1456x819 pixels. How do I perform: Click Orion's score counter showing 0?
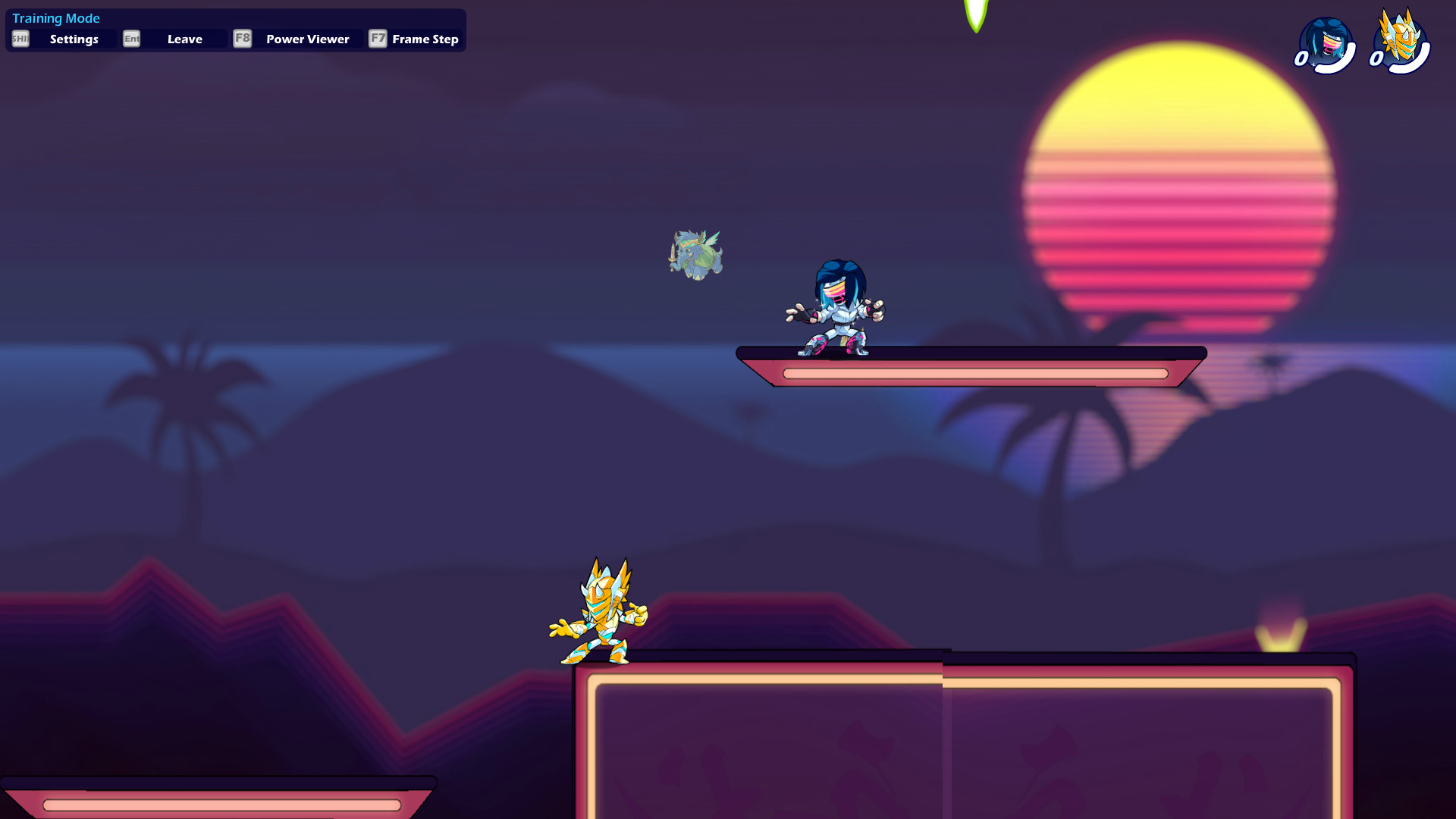tap(1376, 57)
